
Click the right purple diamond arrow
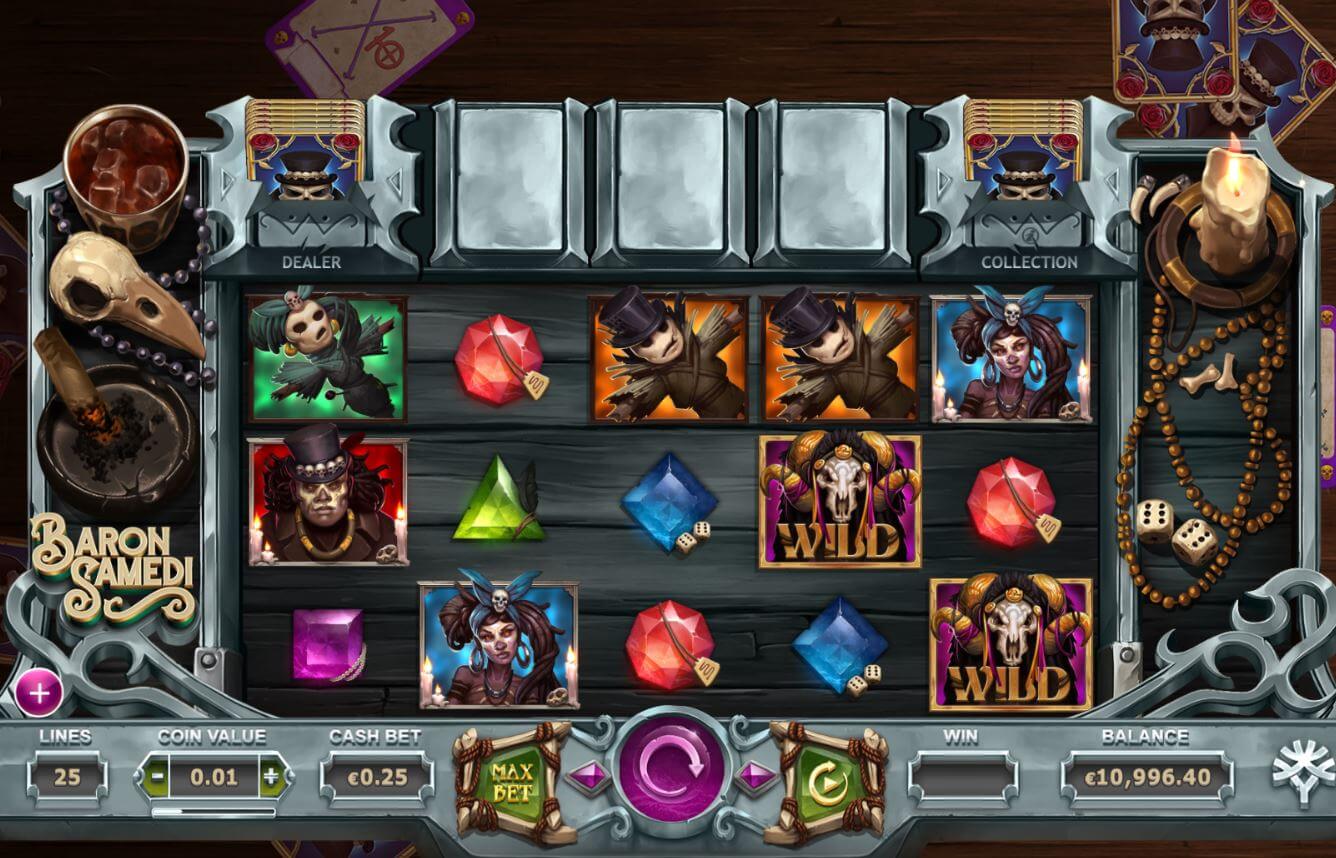[x=756, y=775]
